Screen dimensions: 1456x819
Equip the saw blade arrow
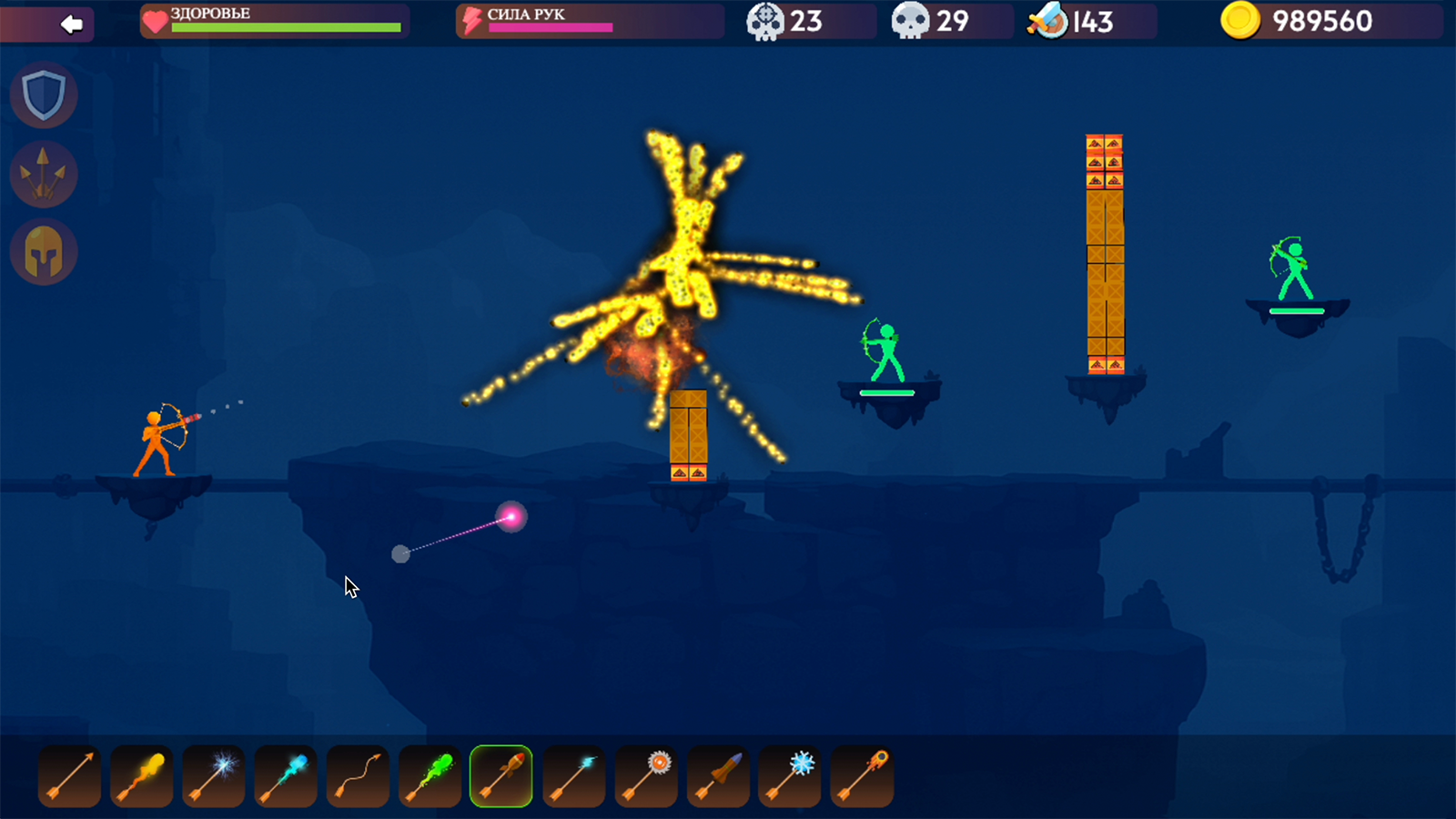(x=644, y=775)
